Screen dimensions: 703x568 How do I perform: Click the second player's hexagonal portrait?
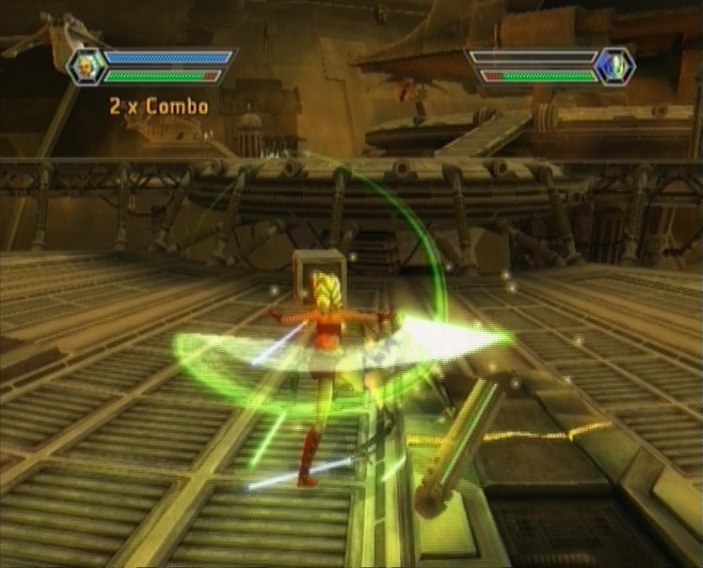614,66
